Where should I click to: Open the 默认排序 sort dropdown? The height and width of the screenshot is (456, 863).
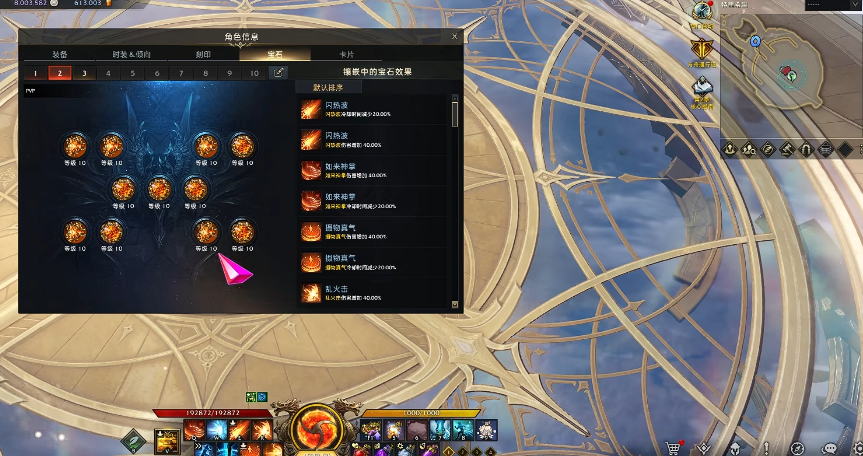click(x=330, y=88)
